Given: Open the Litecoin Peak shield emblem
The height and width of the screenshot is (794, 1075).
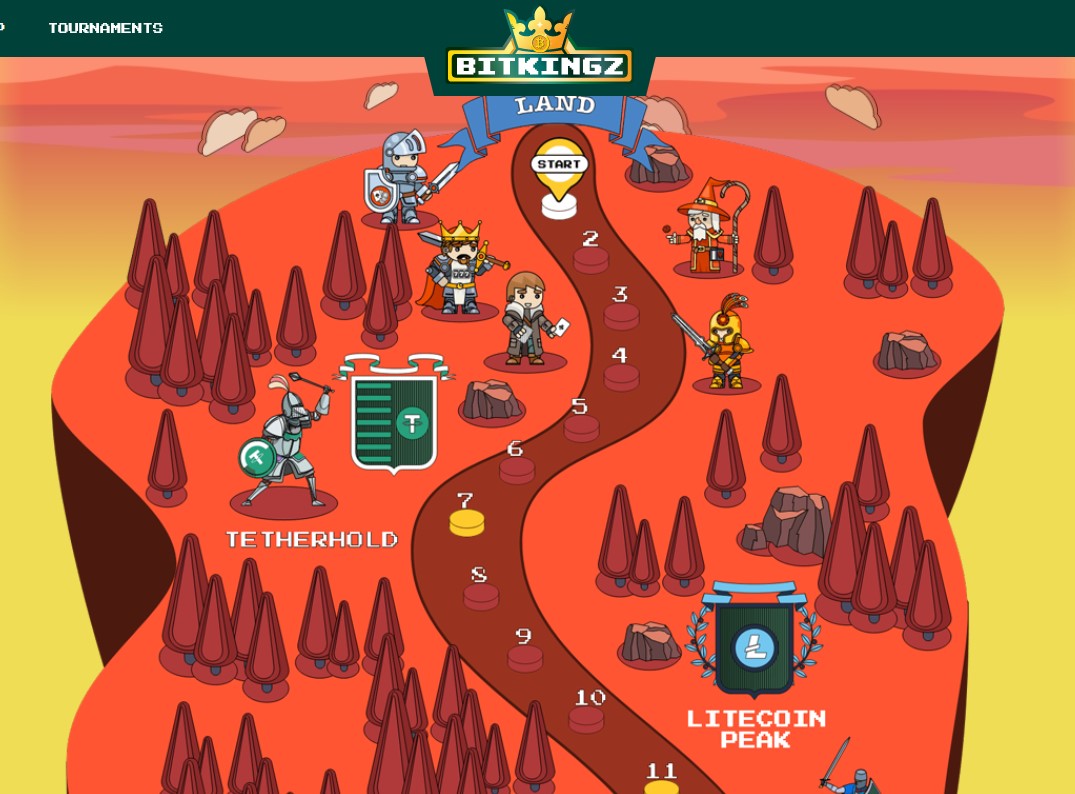Looking at the screenshot, I should click(755, 642).
